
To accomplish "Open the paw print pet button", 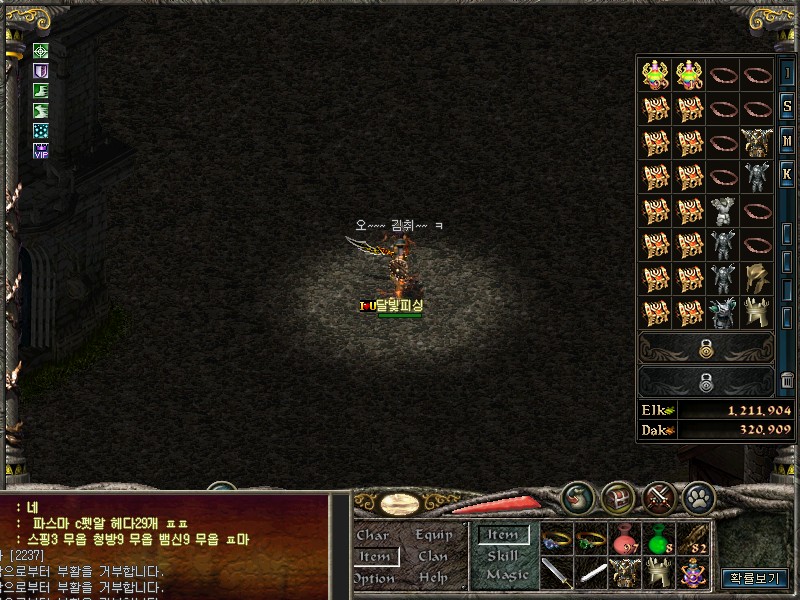I will point(698,495).
